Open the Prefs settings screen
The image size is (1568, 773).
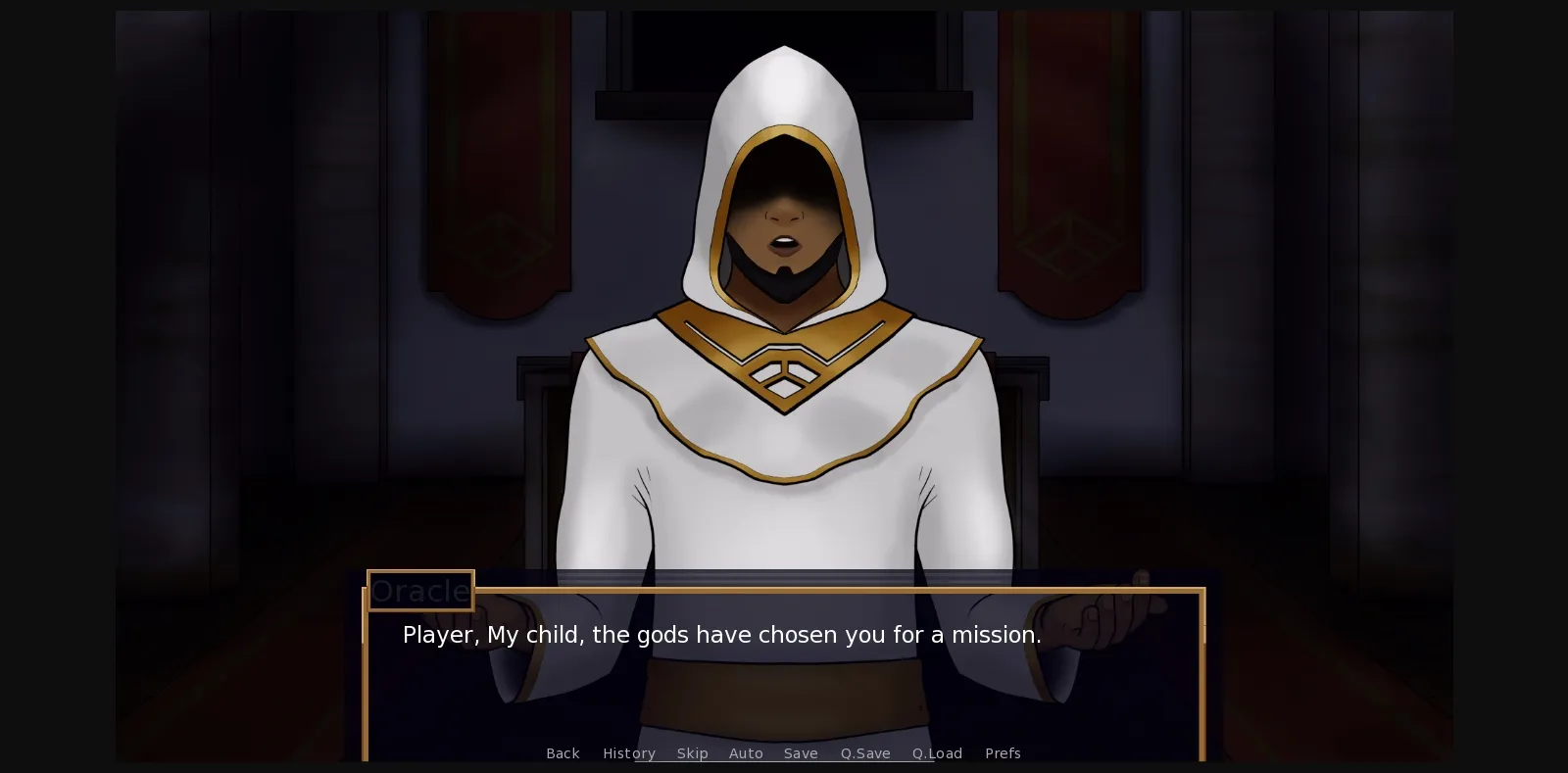tap(1003, 753)
